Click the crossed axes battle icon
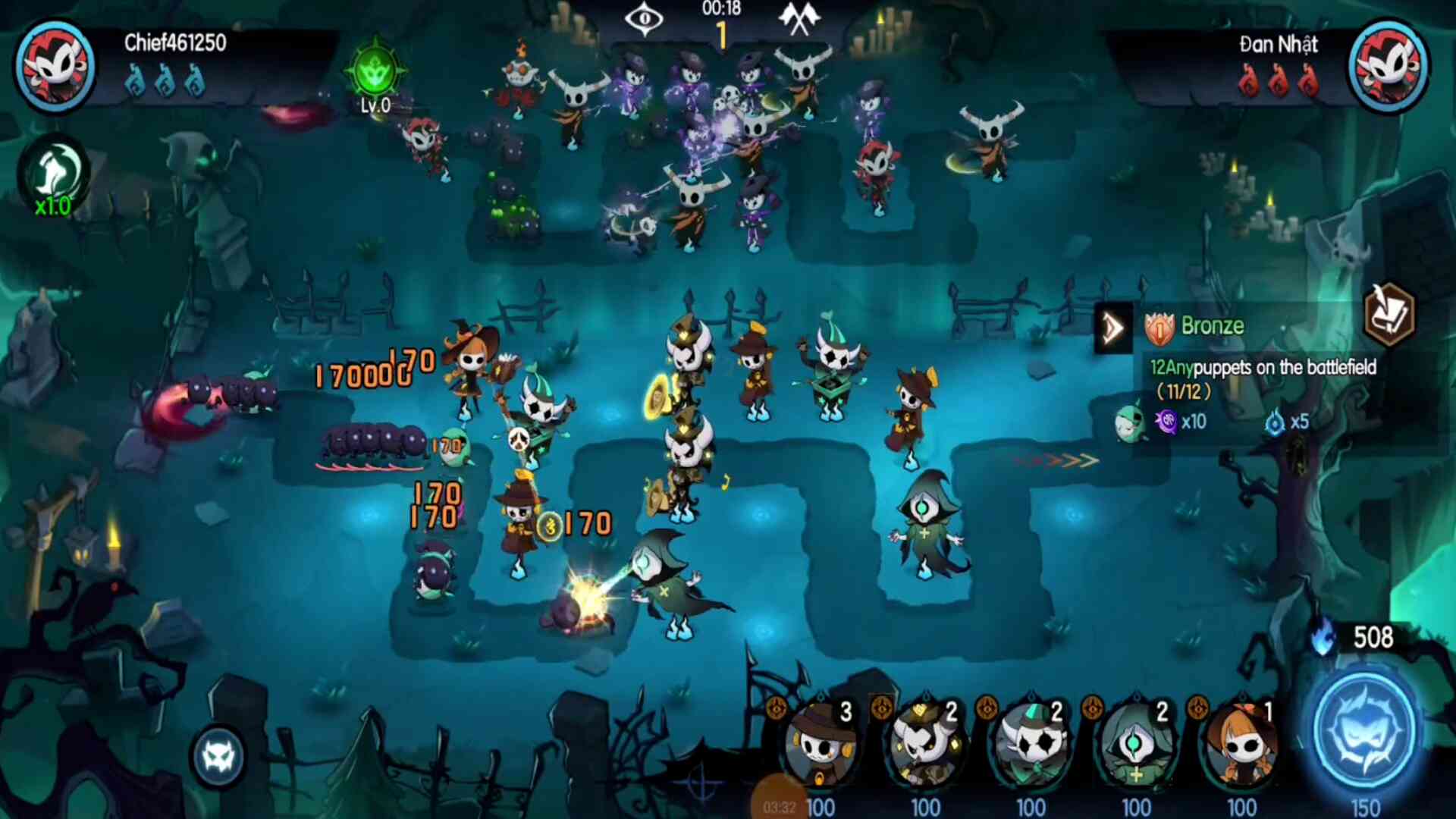The image size is (1456, 819). point(799,18)
